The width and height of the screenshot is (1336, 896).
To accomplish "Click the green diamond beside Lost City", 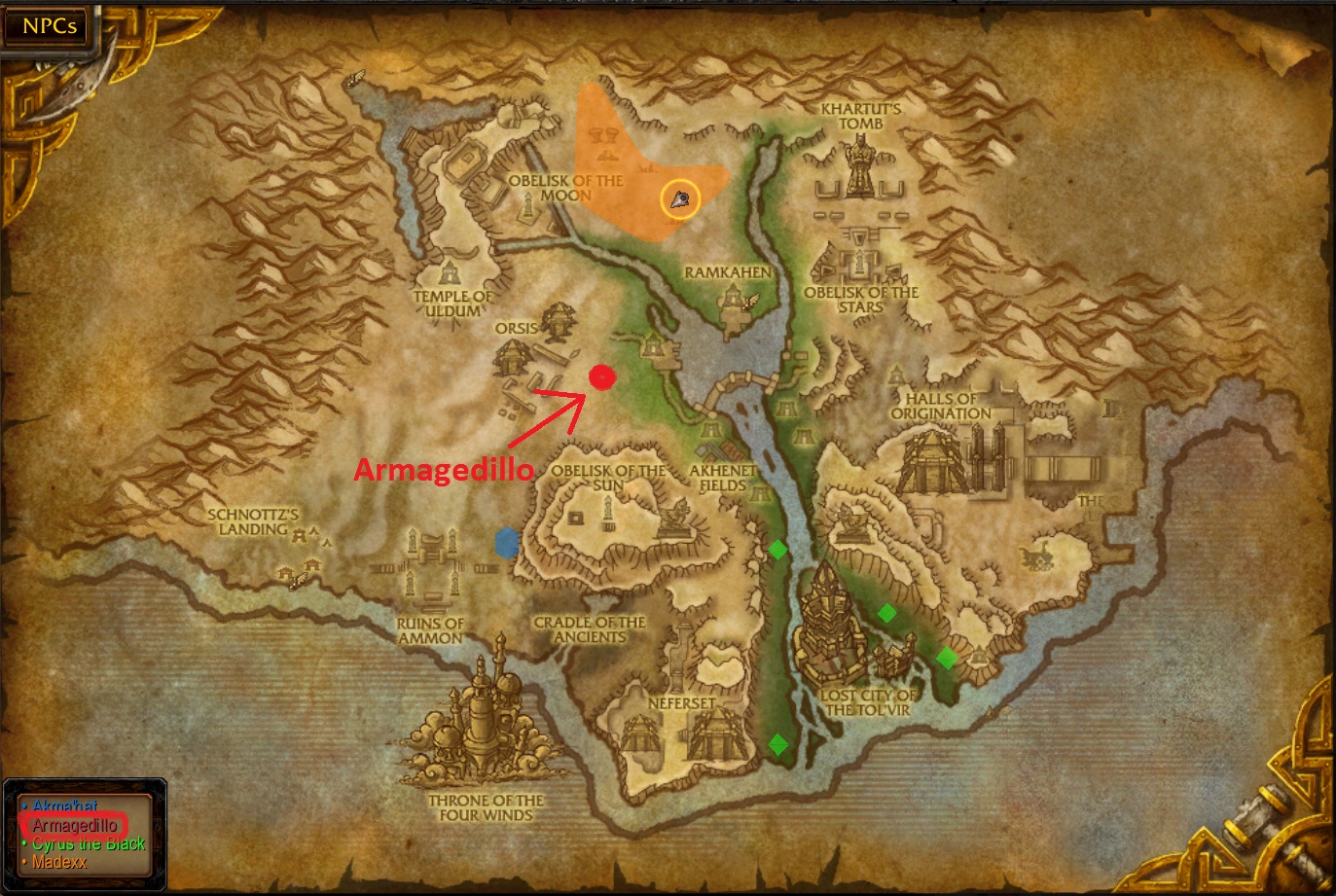I will coord(886,613).
